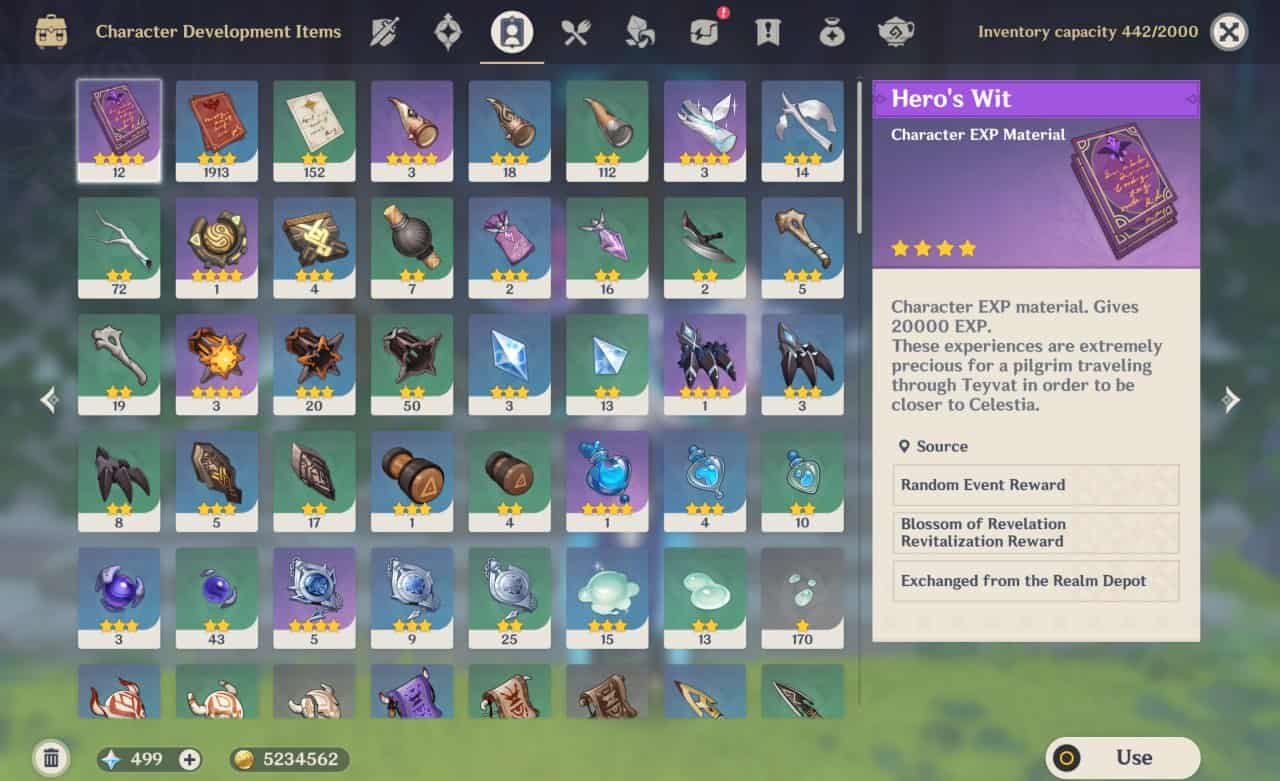Open the Artifacts inventory tab
1280x781 pixels.
(x=446, y=31)
